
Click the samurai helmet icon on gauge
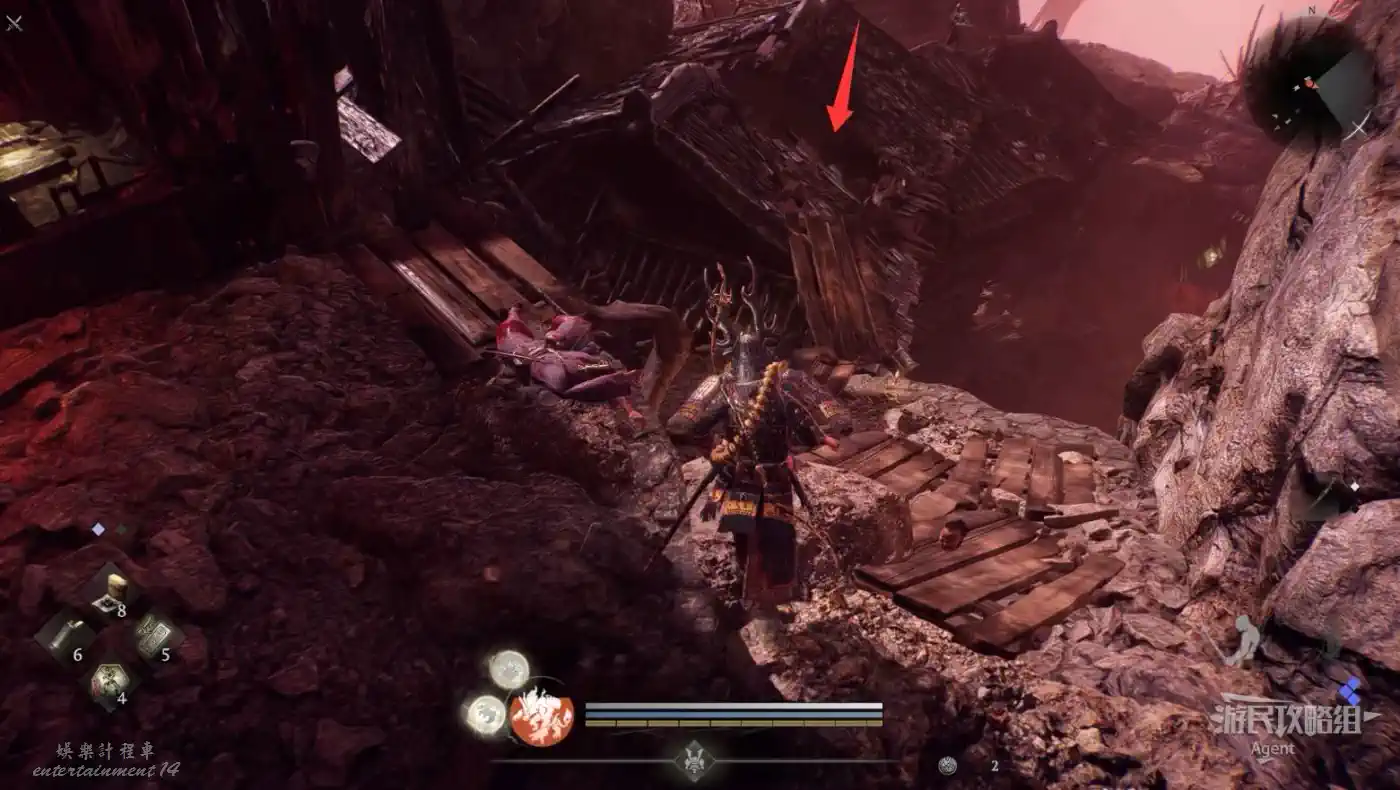click(x=693, y=761)
